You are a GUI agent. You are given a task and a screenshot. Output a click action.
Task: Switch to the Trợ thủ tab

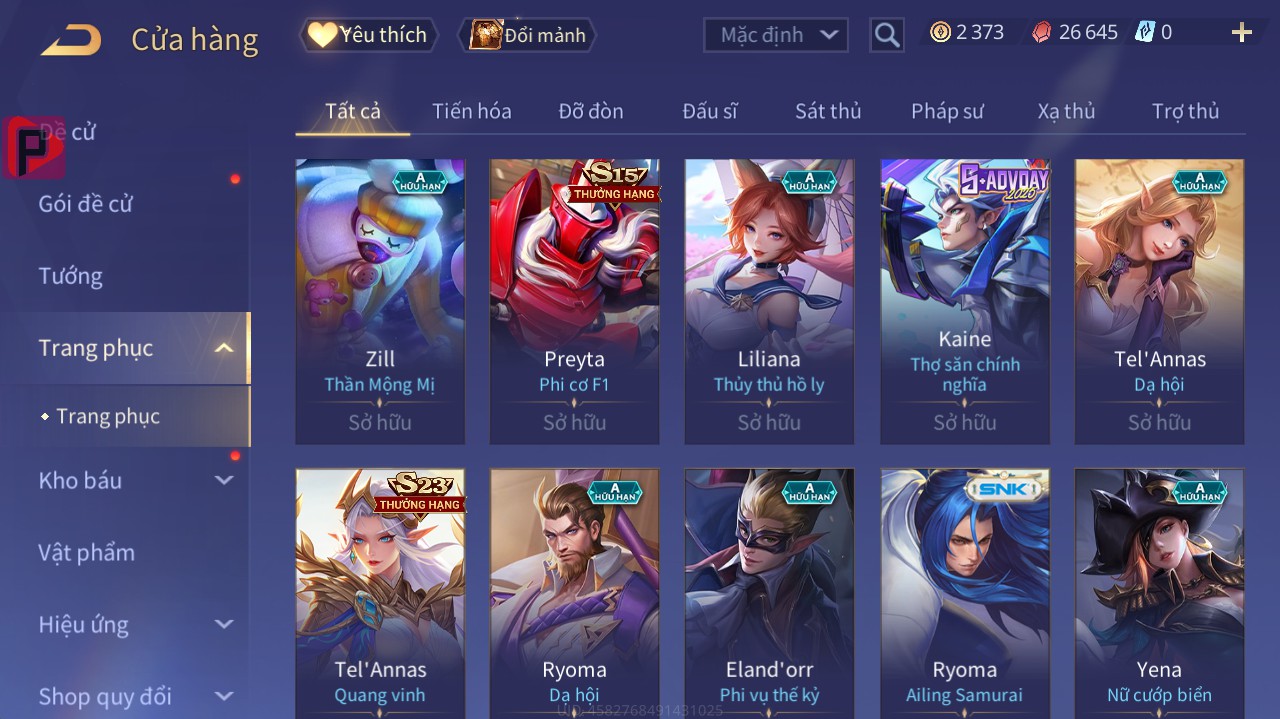pyautogui.click(x=1185, y=111)
